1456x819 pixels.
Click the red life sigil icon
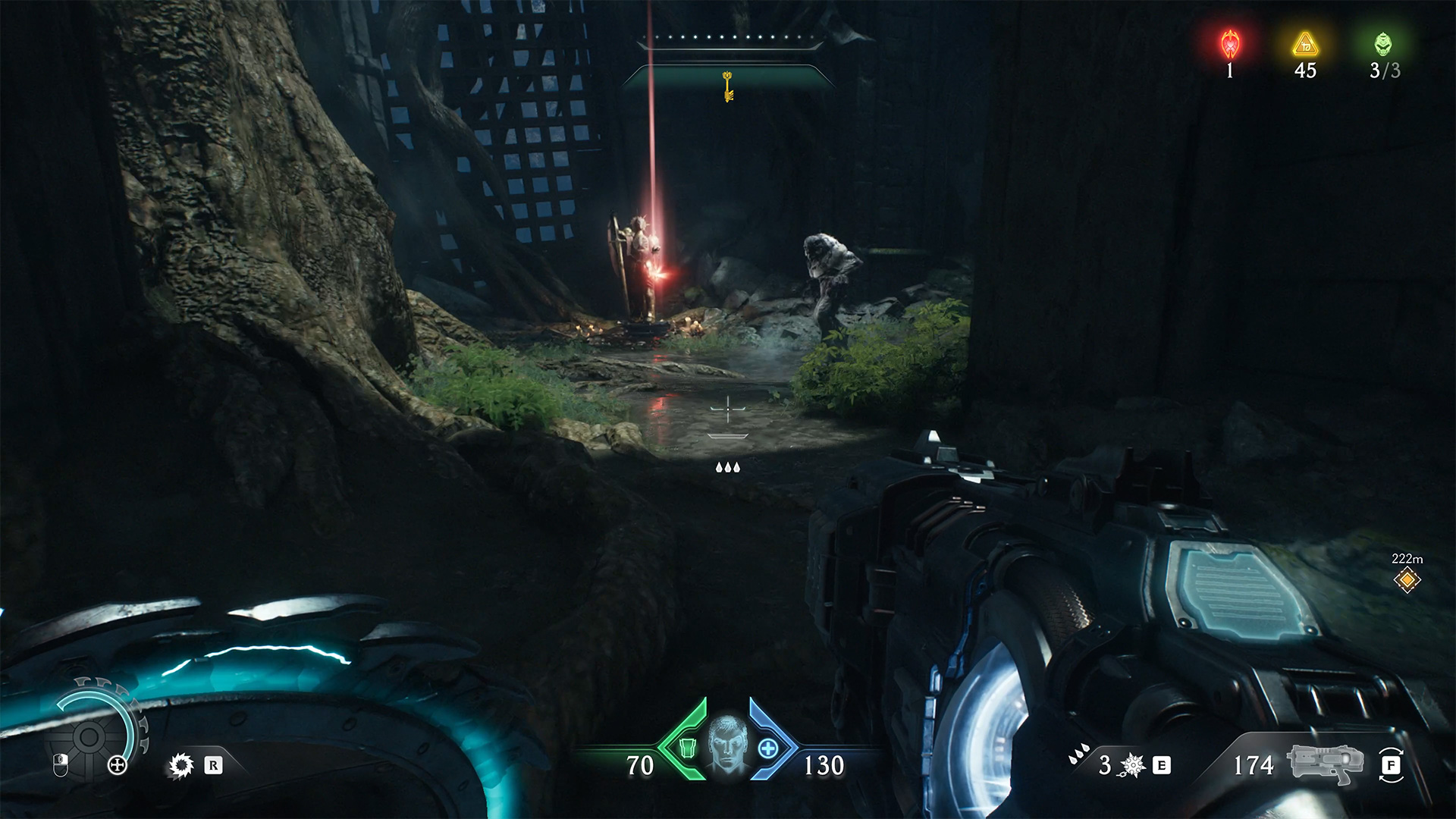[1230, 45]
